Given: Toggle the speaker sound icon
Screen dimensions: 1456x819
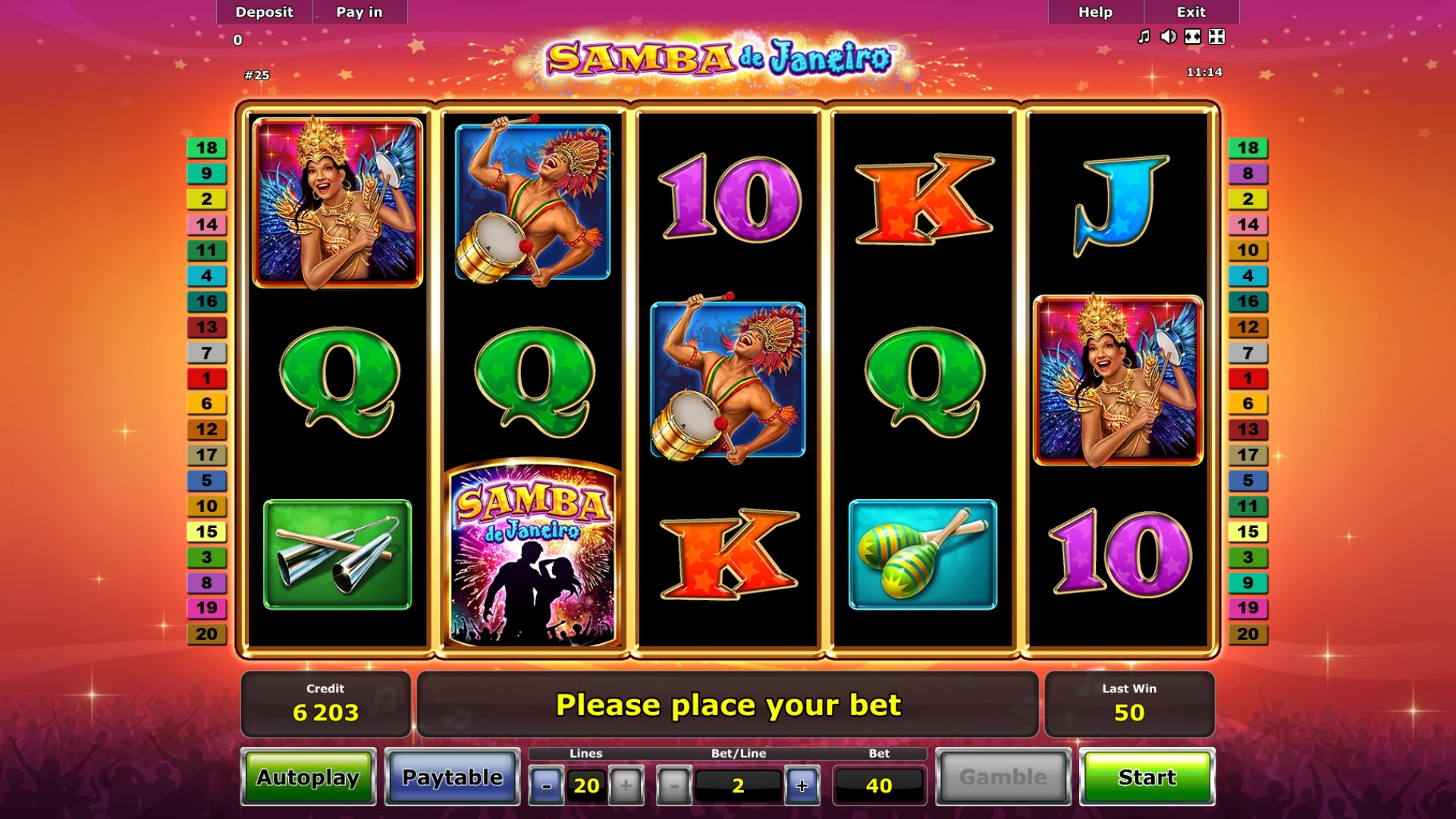Looking at the screenshot, I should click(1168, 36).
